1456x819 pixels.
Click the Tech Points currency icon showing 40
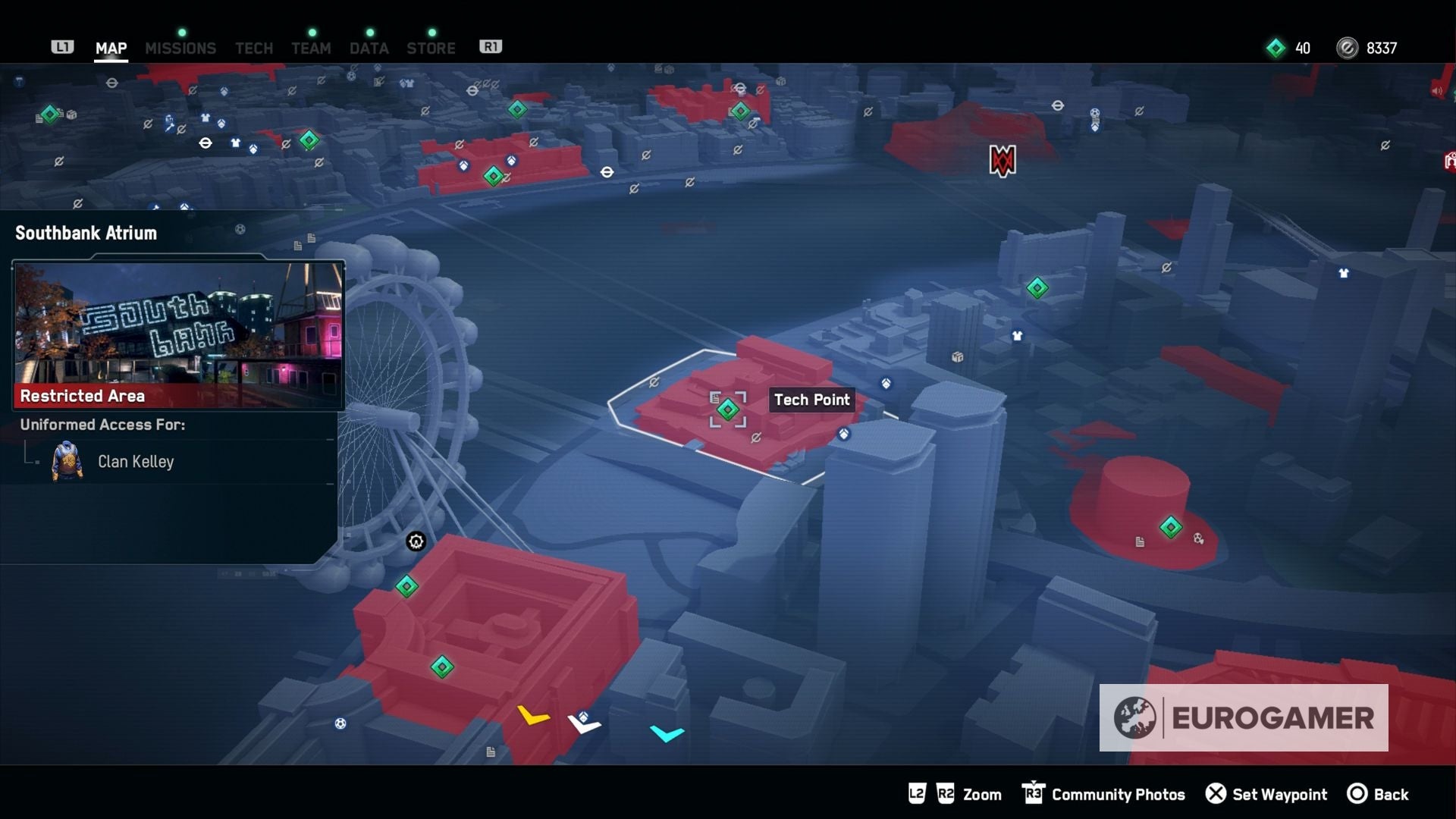[x=1276, y=47]
